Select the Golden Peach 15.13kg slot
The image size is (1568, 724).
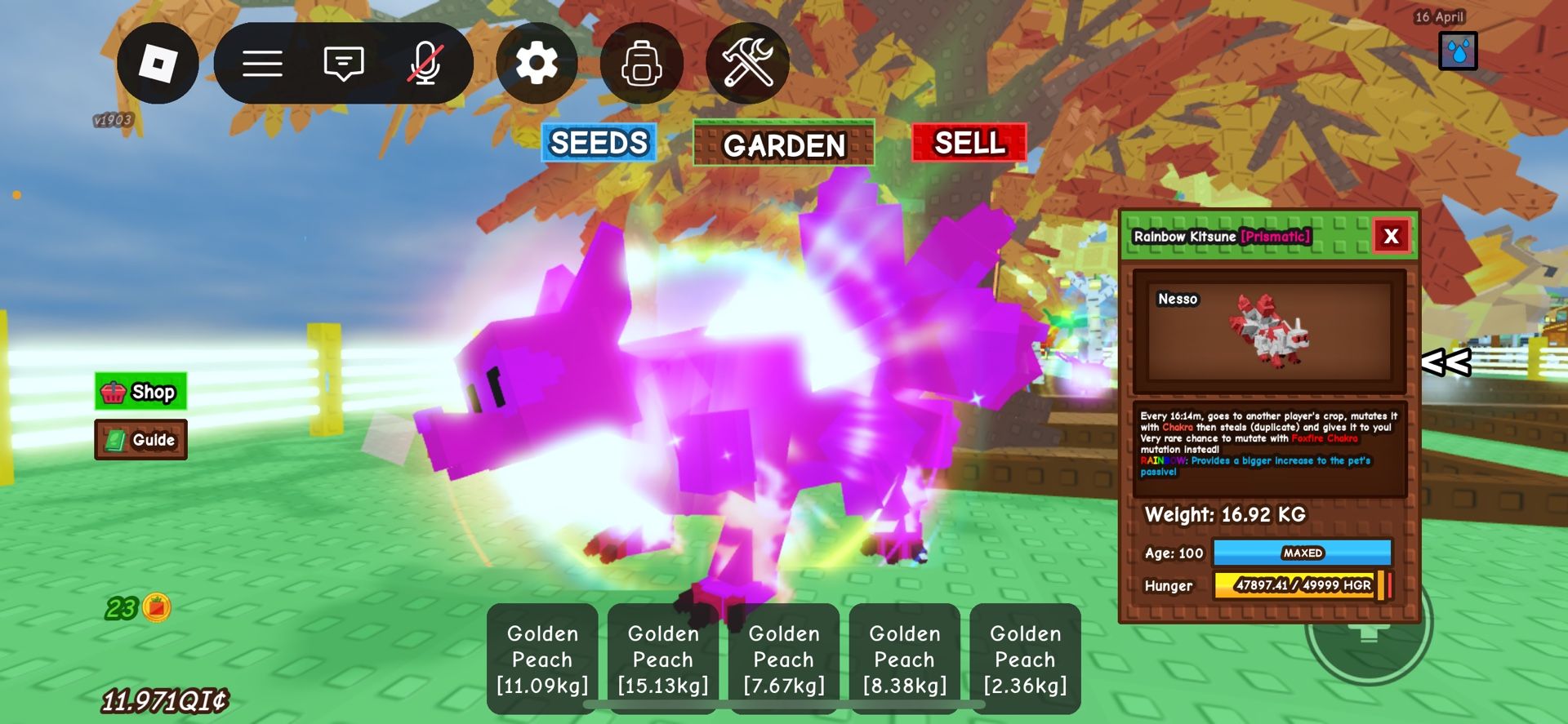tap(663, 659)
